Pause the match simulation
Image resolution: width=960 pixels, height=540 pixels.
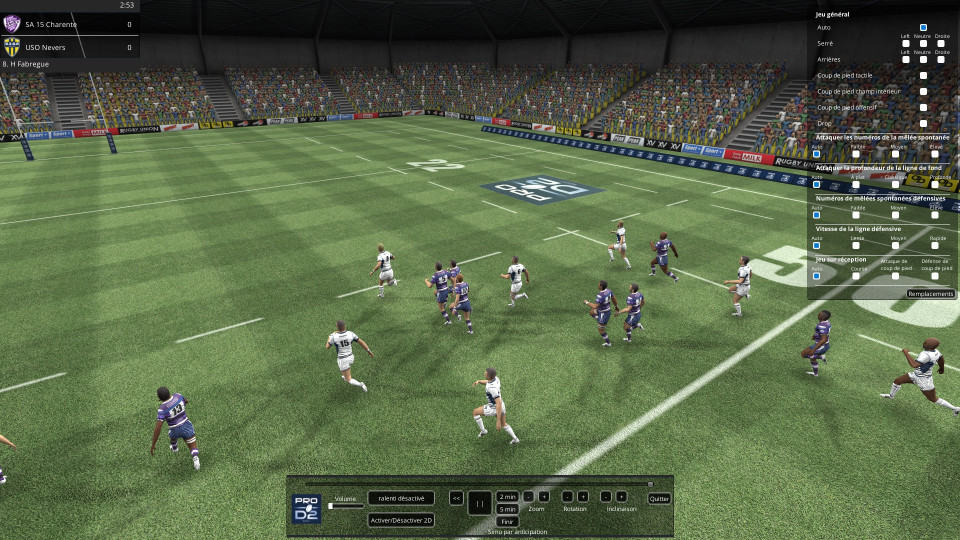[x=480, y=503]
